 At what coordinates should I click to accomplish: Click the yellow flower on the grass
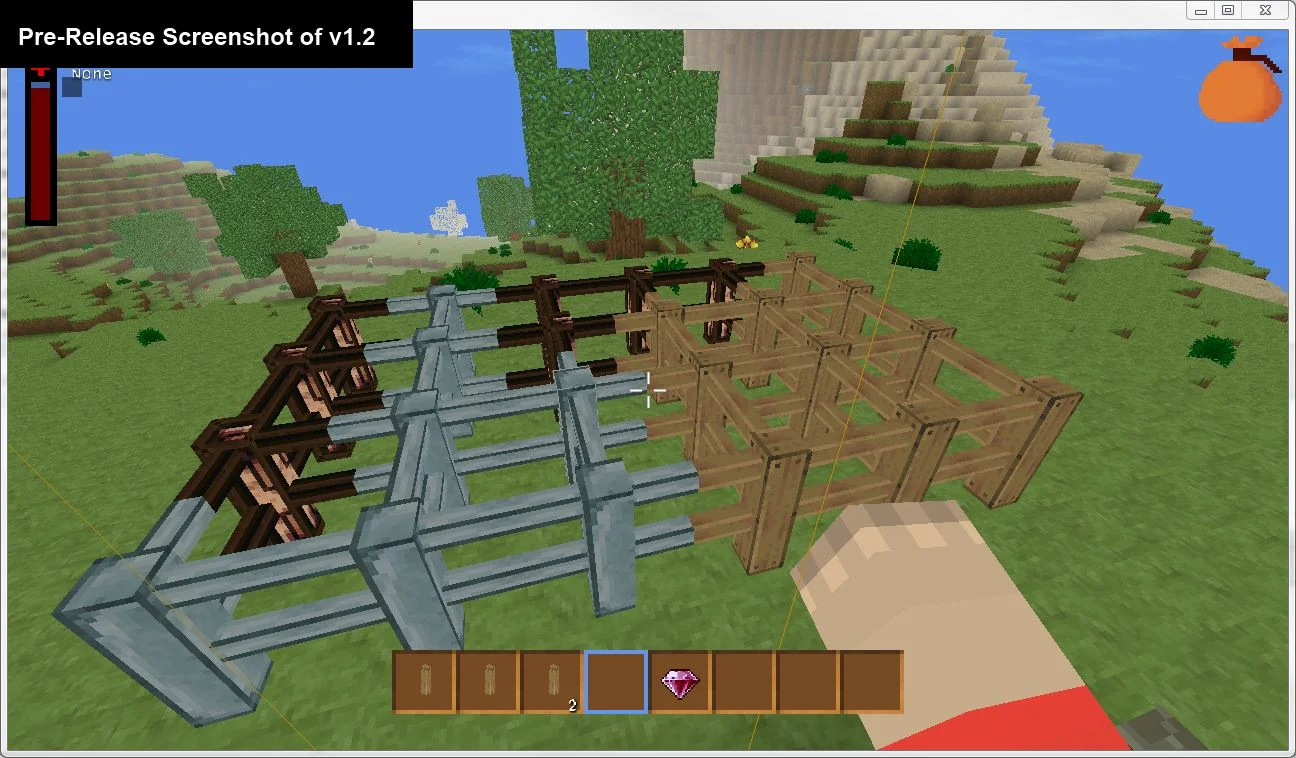(x=748, y=240)
